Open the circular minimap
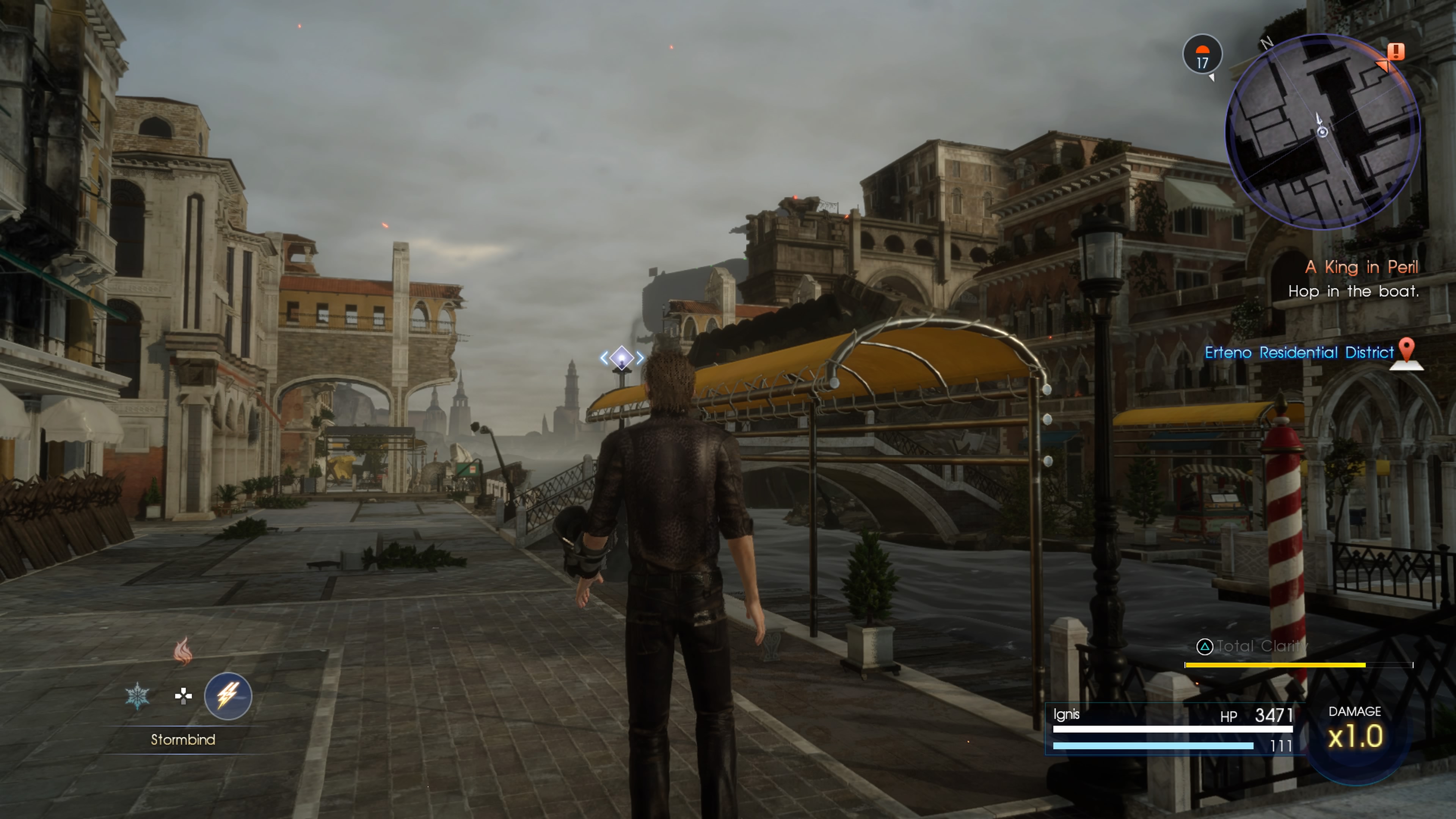Screen dimensions: 1456x819 [1323, 132]
